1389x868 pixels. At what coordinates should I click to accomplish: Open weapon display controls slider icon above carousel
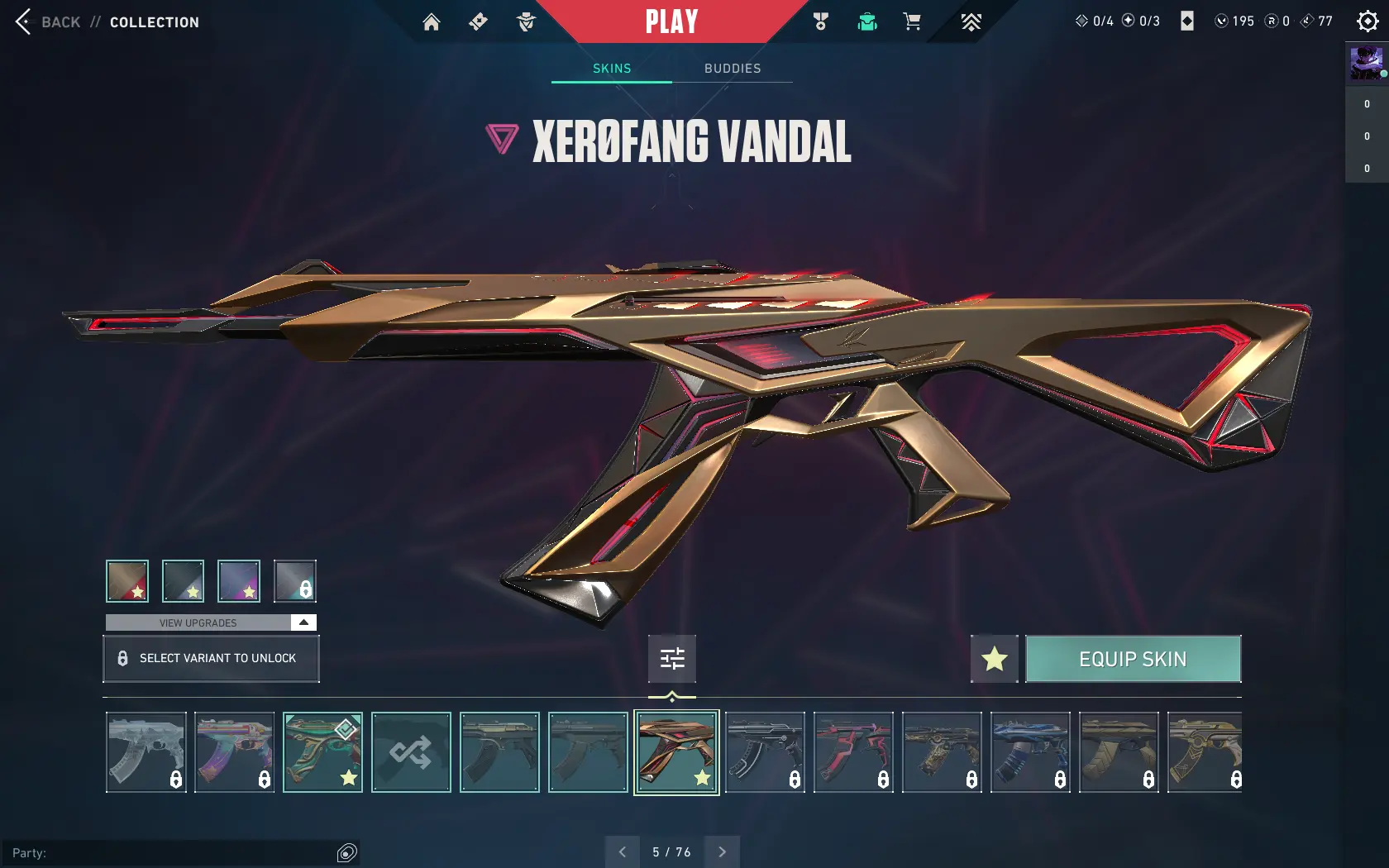(x=671, y=659)
